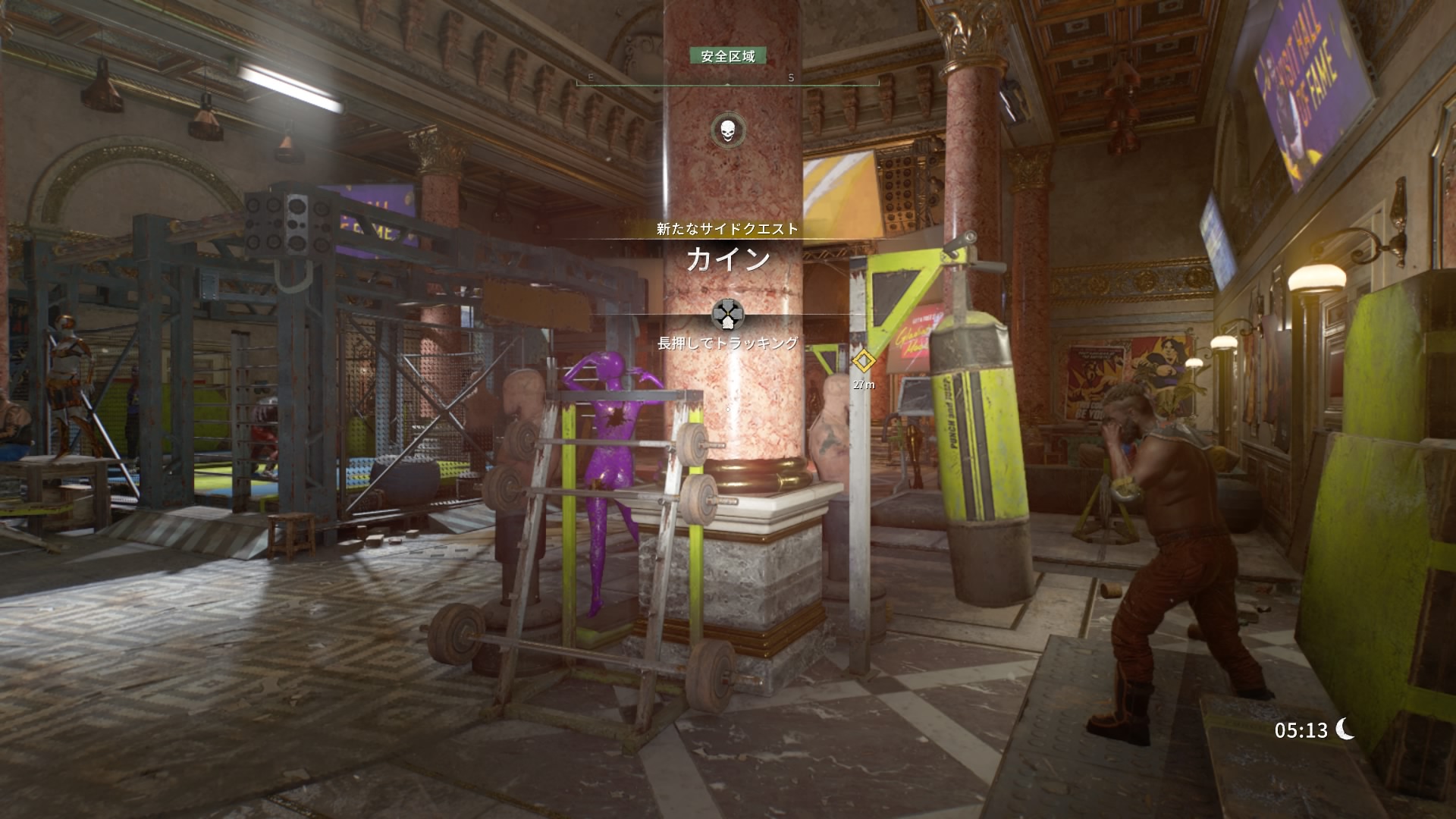Click the skull icon below the compass
1456x819 pixels.
tap(727, 130)
